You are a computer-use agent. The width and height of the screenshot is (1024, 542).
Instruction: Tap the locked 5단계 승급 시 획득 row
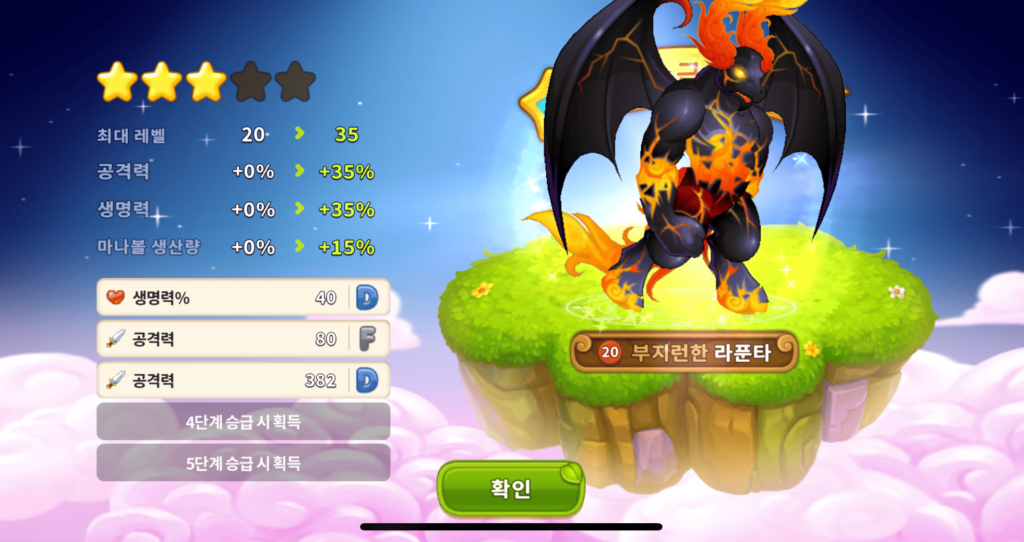243,463
